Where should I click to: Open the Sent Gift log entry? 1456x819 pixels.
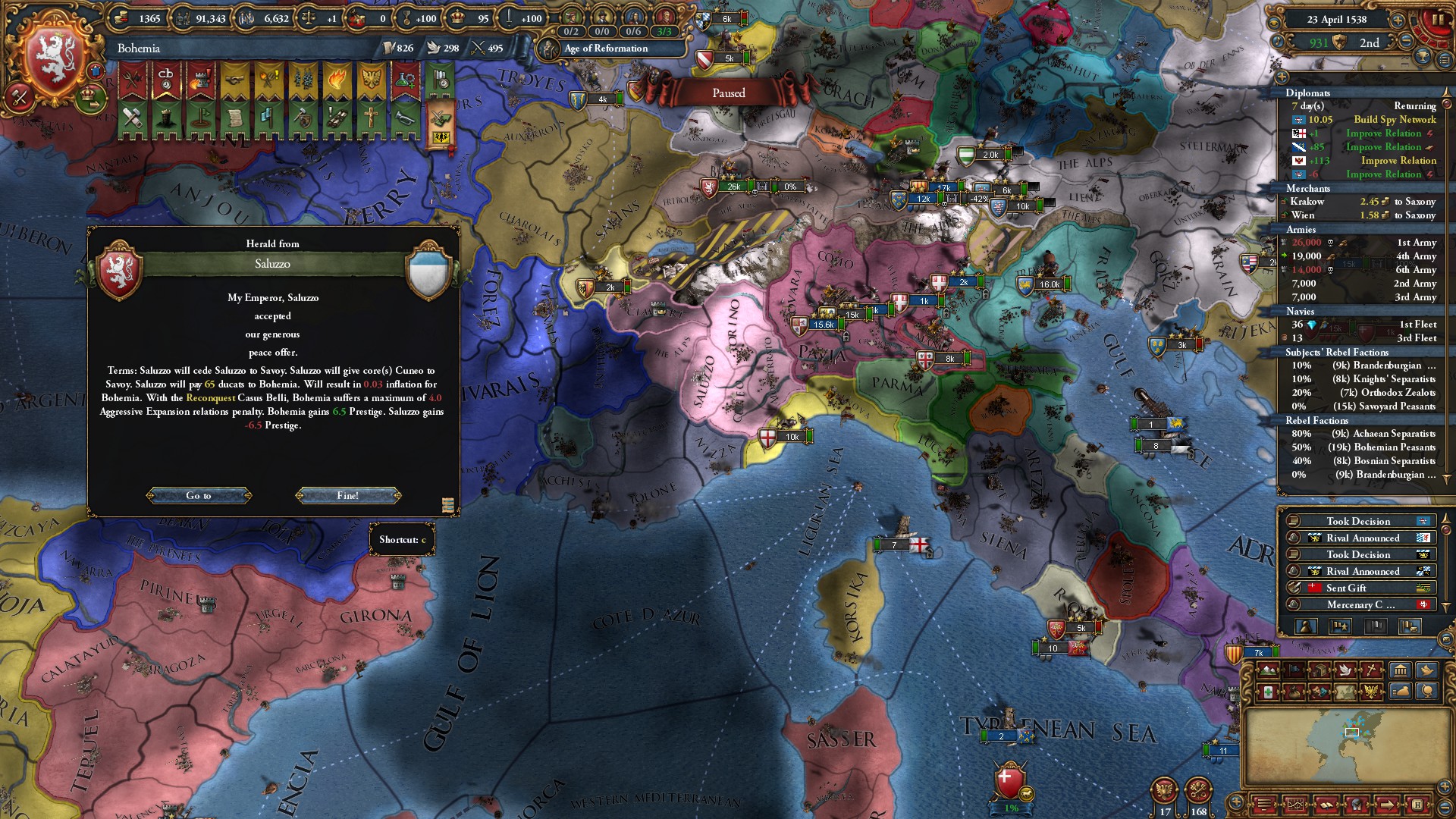pyautogui.click(x=1346, y=588)
